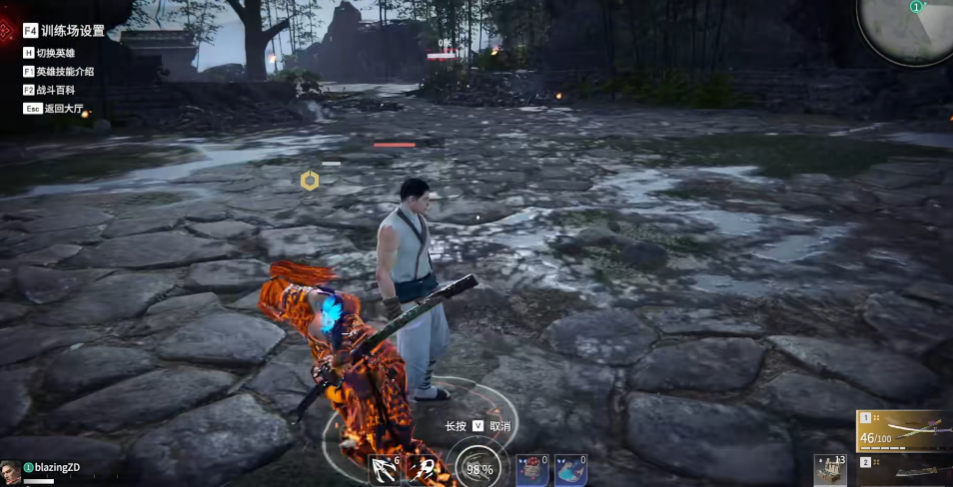Screen dimensions: 953x487
Task: Use the red potion item slot
Action: pos(531,470)
